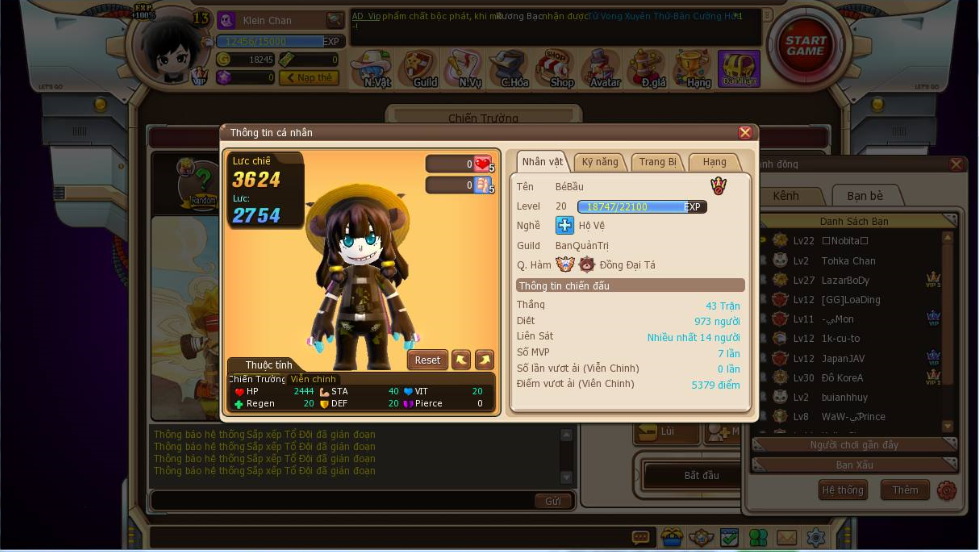
Task: Open the Bạn bè friends tab
Action: [864, 196]
